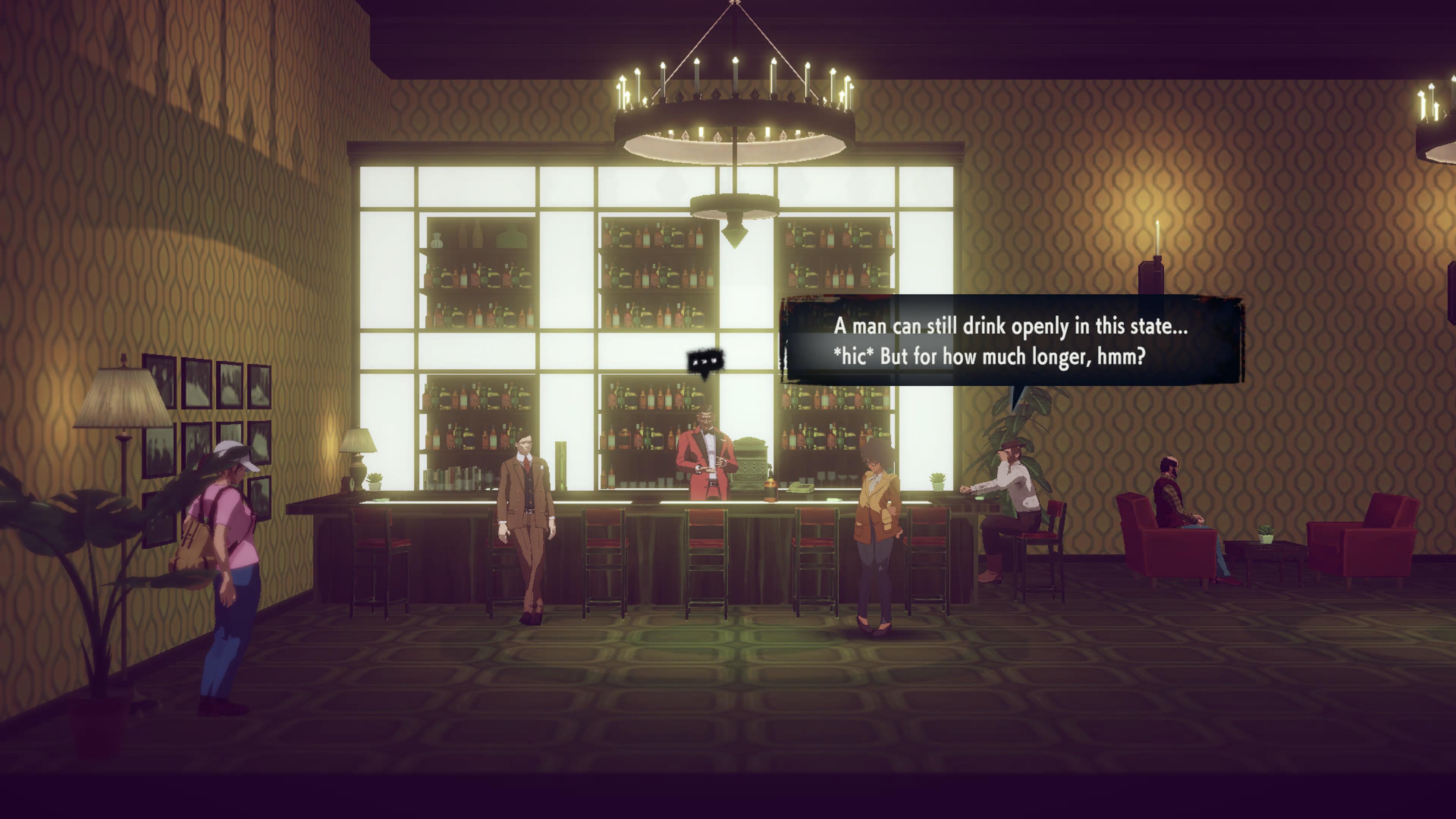
Task: Advance the drunk man's dialogue box
Action: pyautogui.click(x=1010, y=341)
